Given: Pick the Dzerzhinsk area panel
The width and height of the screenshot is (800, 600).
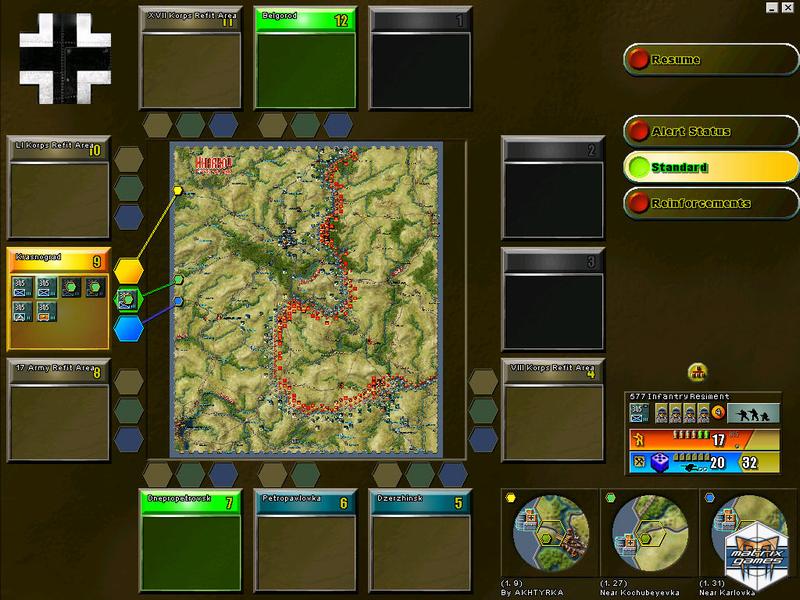Looking at the screenshot, I should pyautogui.click(x=419, y=540).
